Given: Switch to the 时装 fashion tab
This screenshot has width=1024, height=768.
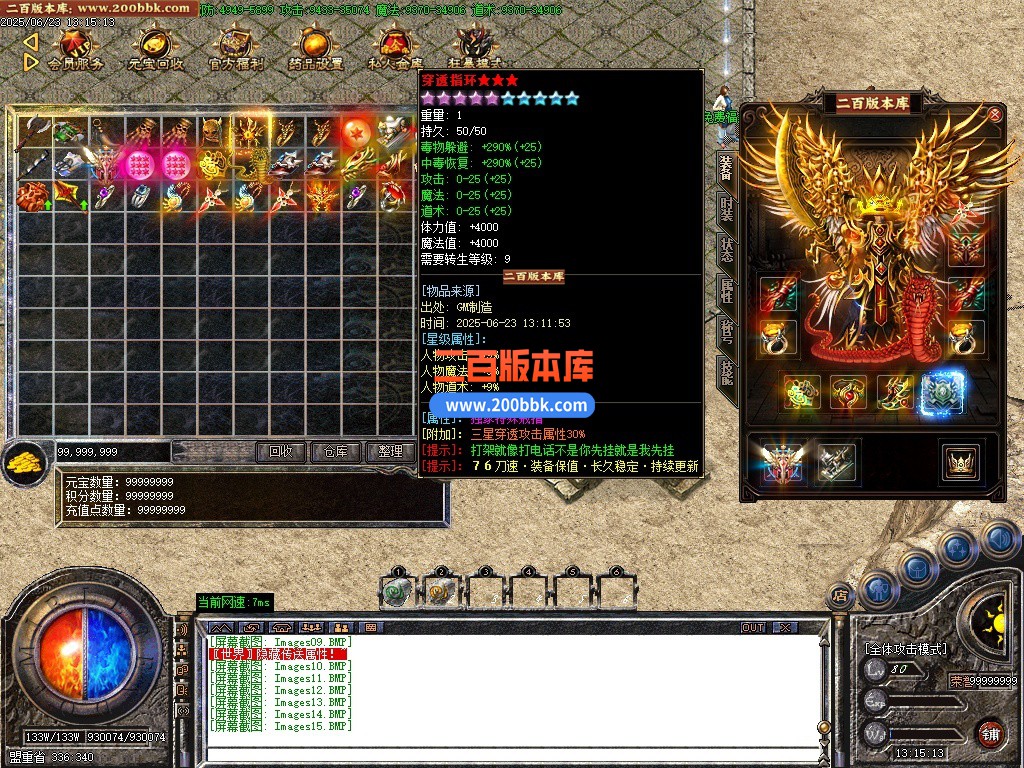Looking at the screenshot, I should pyautogui.click(x=726, y=211).
